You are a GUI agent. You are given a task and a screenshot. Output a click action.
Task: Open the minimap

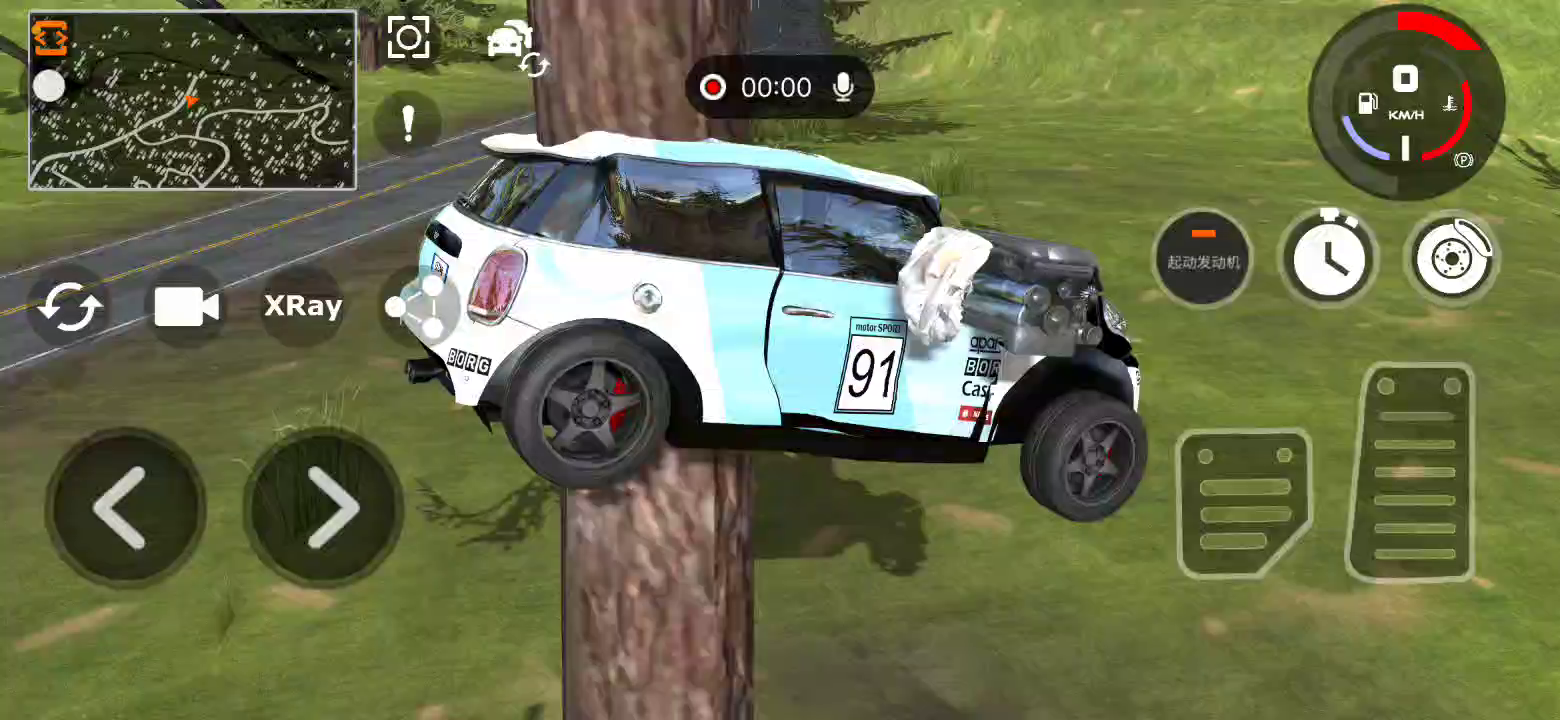click(x=192, y=100)
